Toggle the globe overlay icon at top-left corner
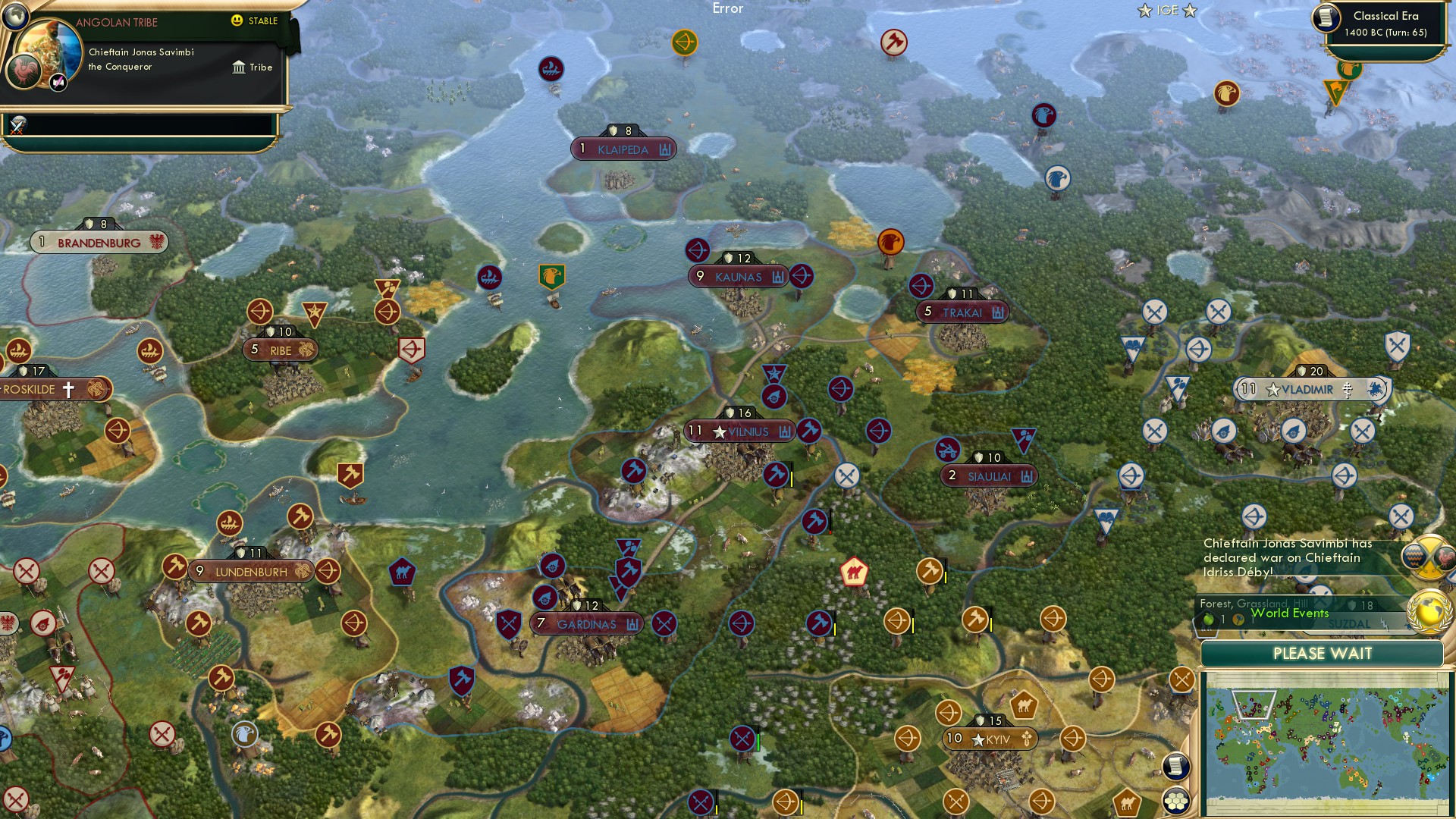Screen dimensions: 1456x819 click(x=15, y=18)
